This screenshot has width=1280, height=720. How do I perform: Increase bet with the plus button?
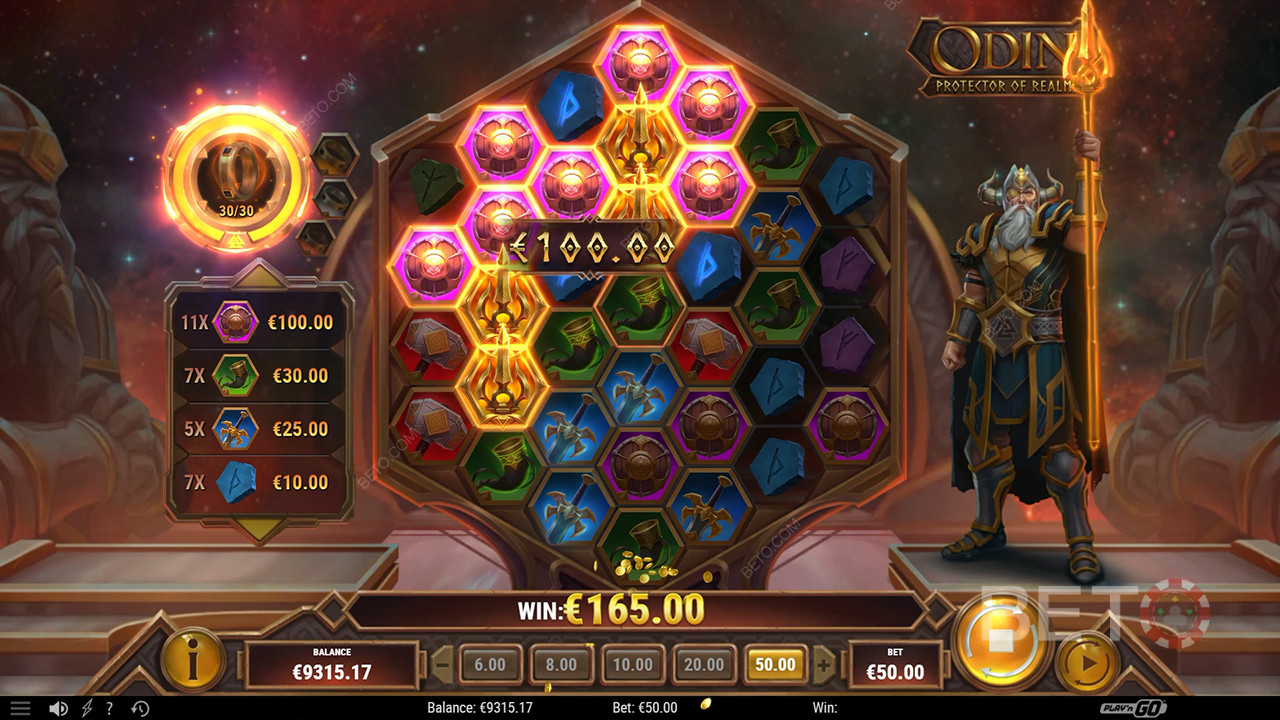click(823, 664)
